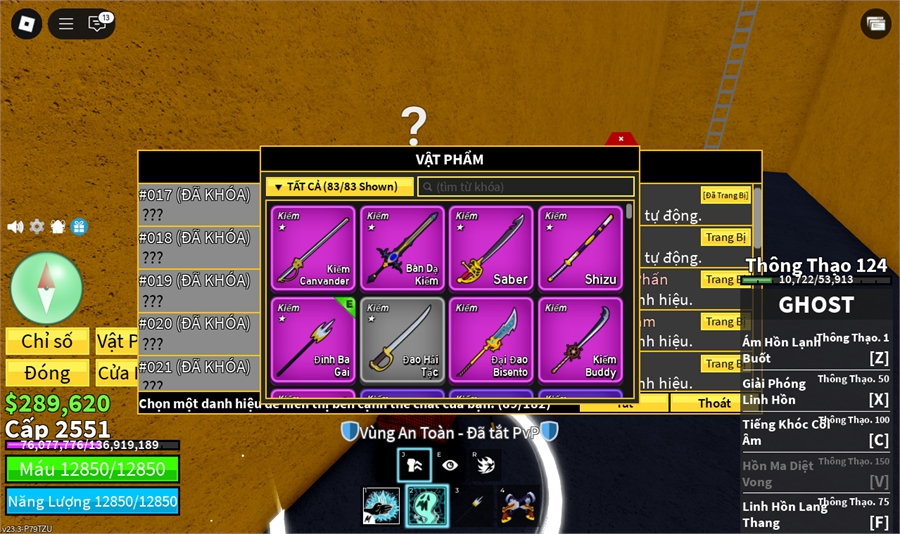
Task: Click the compass on the left
Action: 46,288
